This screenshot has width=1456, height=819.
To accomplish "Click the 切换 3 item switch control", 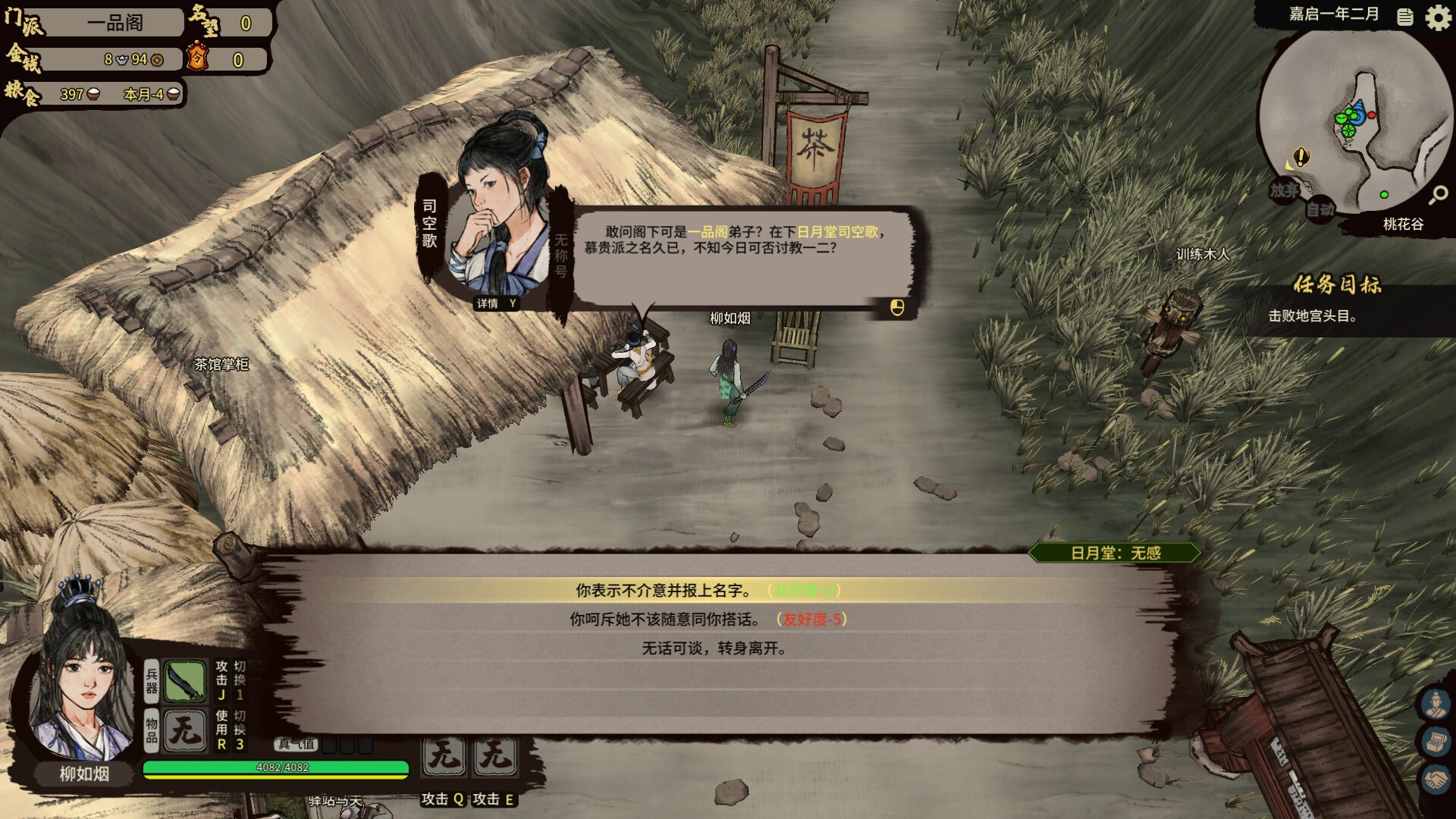I will pyautogui.click(x=237, y=732).
